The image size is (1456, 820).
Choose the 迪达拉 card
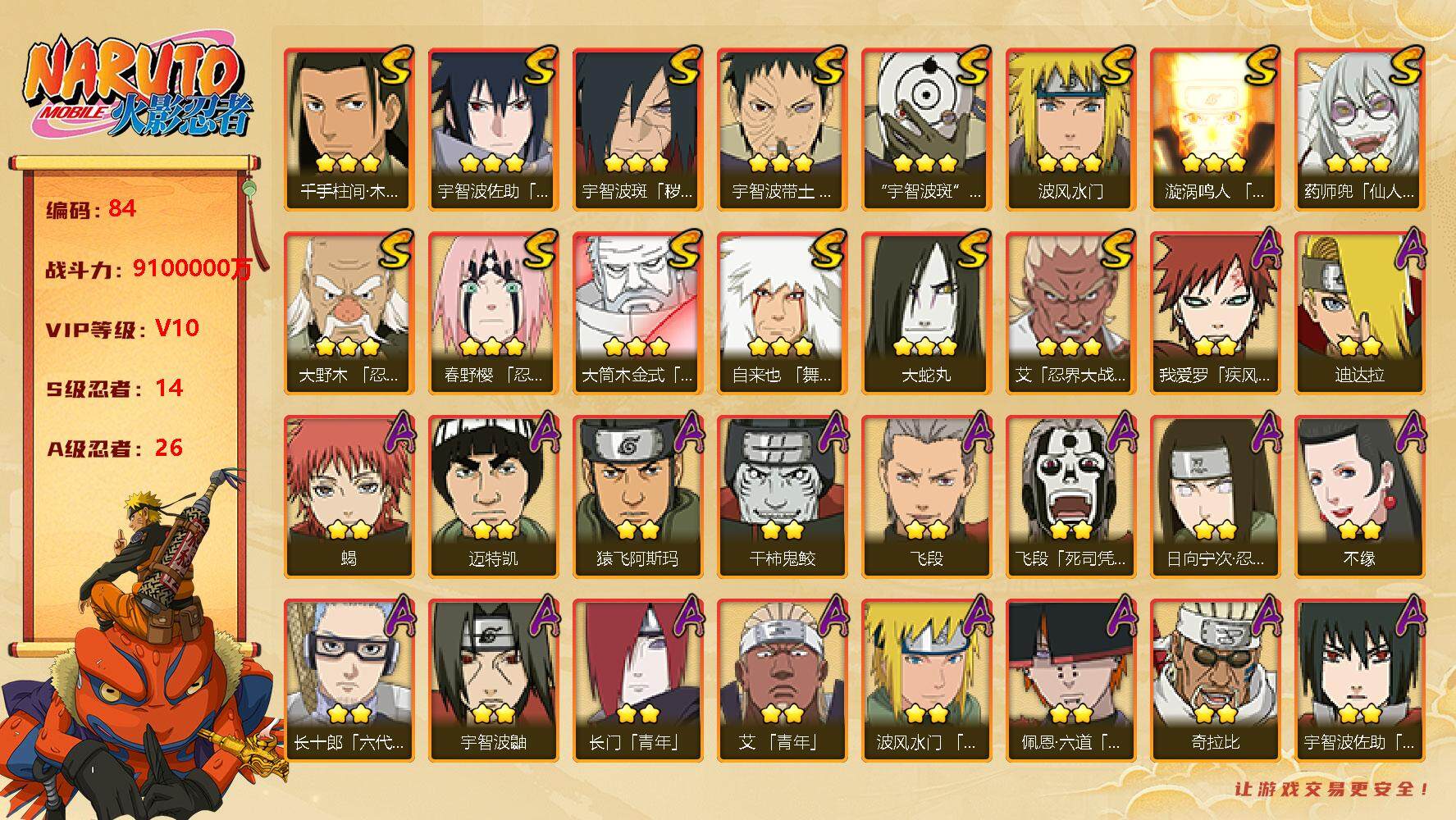click(1359, 312)
